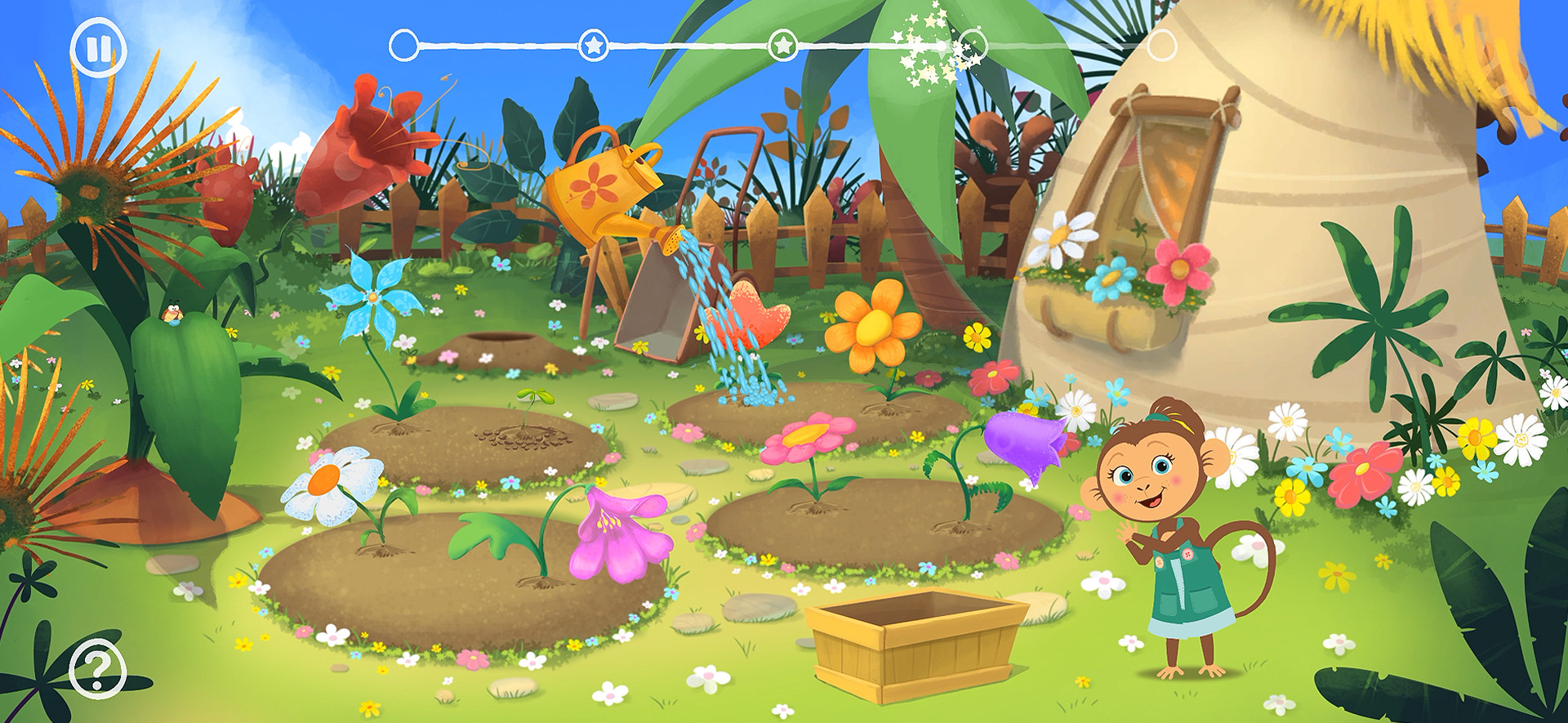Screen dimensions: 1568x723
Task: Click the first star milestone on progress bar
Action: tap(594, 46)
